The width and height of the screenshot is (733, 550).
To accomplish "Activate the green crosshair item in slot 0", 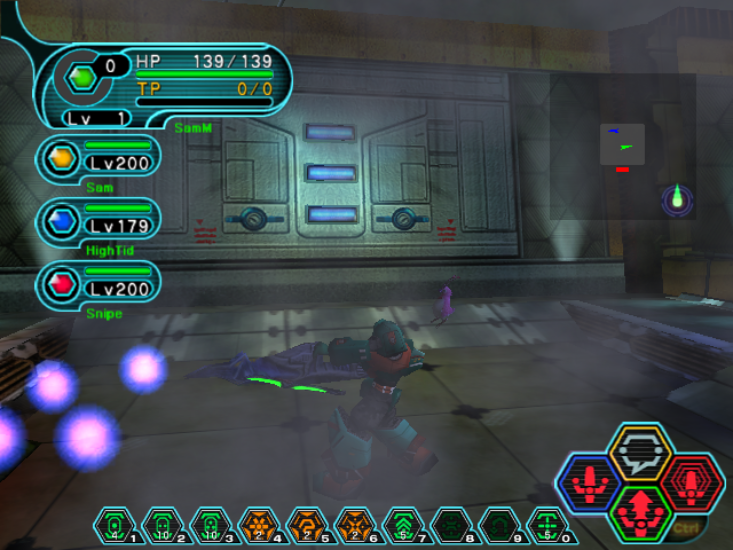I will (x=546, y=524).
